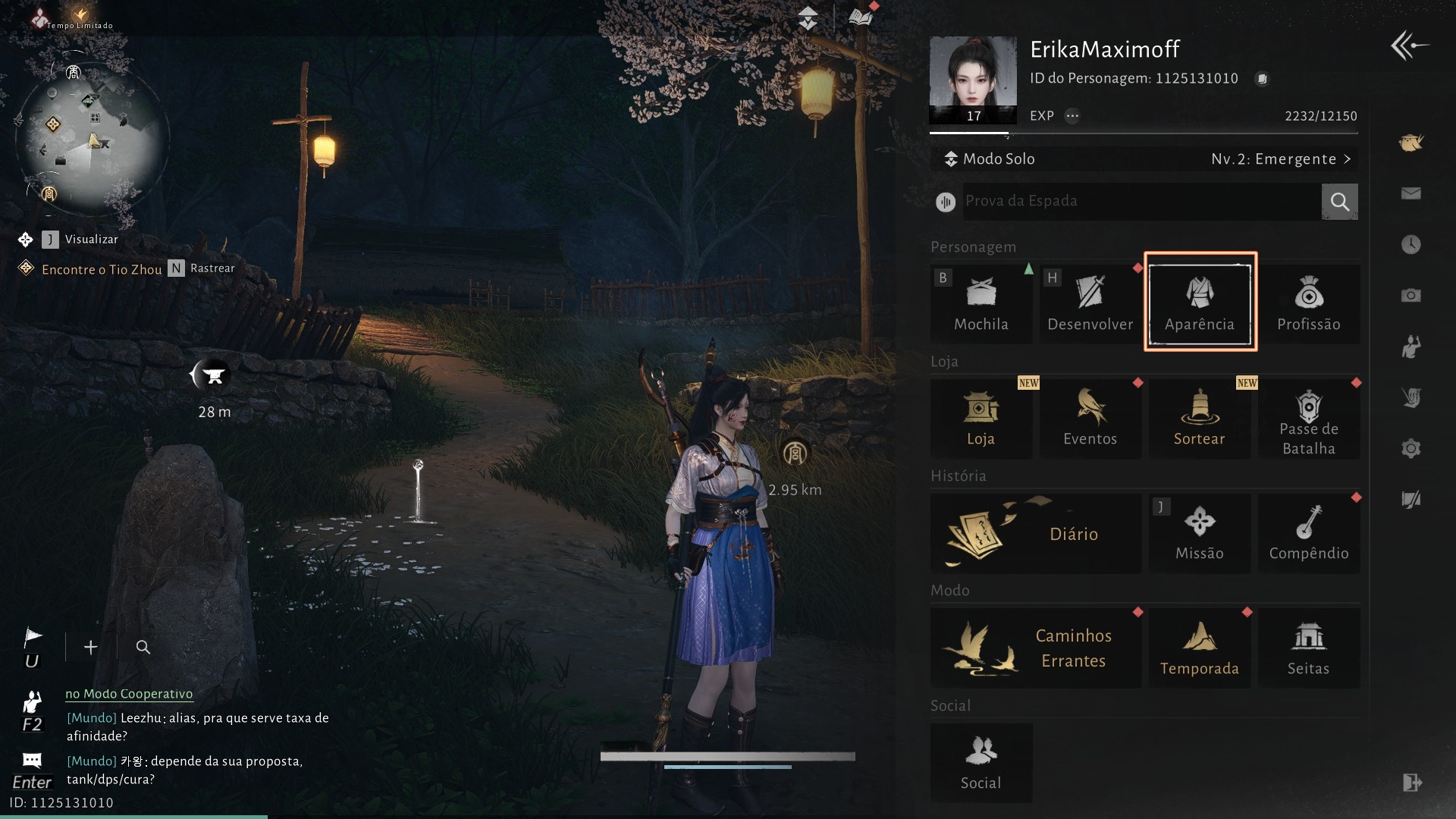Select the Aparência tile
The width and height of the screenshot is (1456, 819).
[x=1200, y=303]
